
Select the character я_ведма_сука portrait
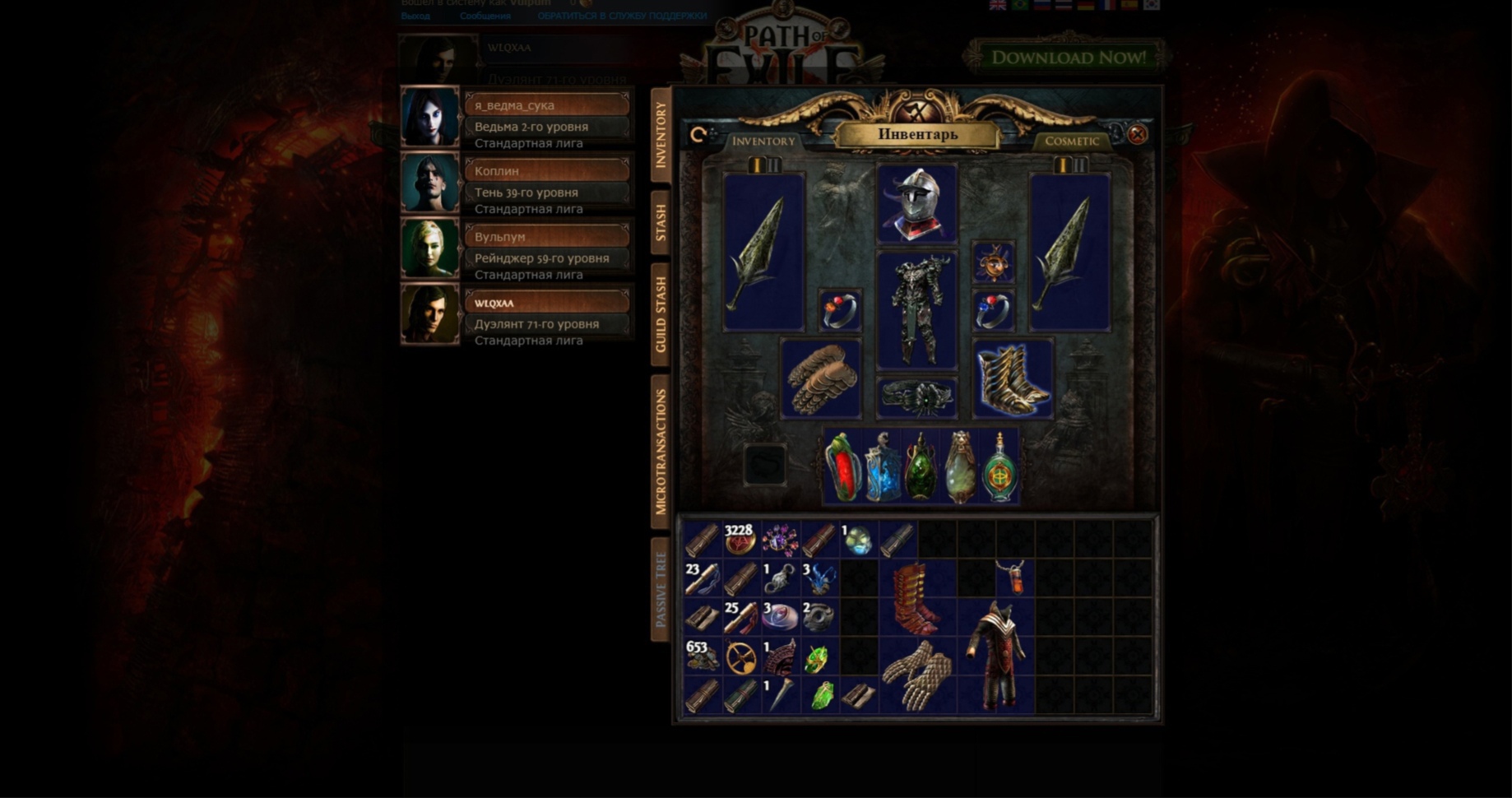point(429,118)
